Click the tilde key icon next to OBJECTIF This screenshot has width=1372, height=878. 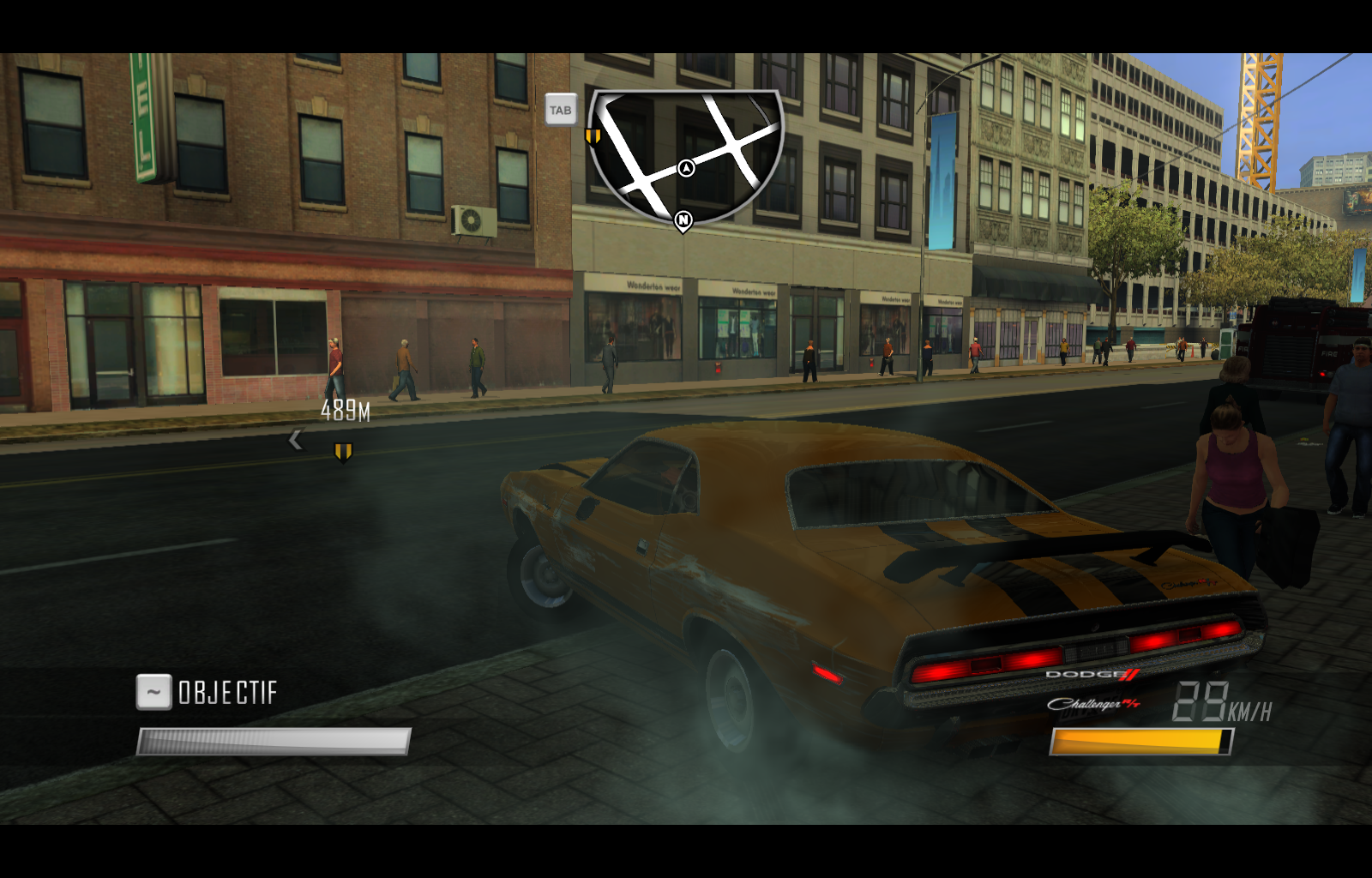click(x=153, y=691)
